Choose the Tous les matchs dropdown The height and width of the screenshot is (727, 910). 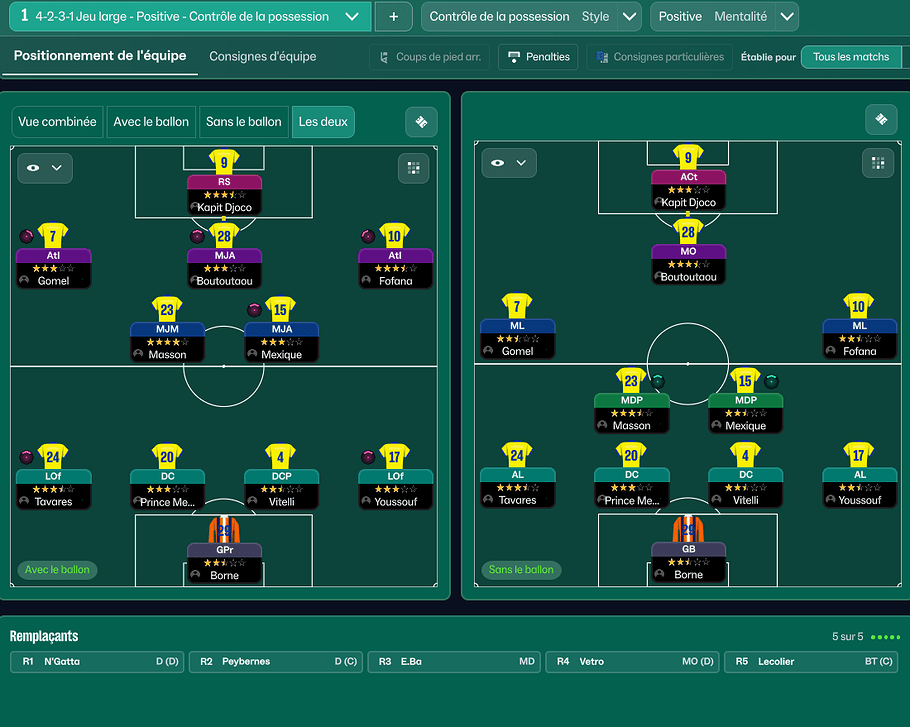[x=854, y=57]
